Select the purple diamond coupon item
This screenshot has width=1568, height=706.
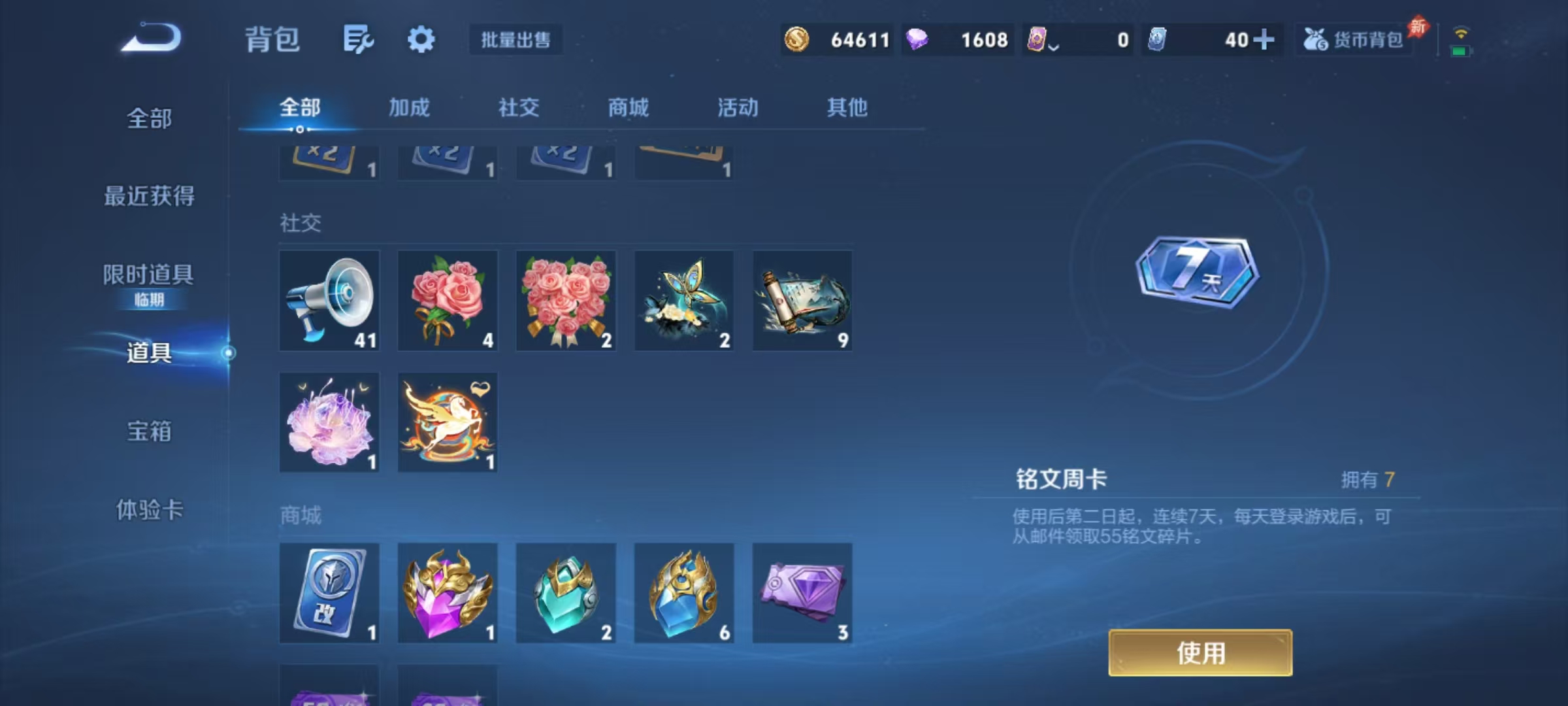pyautogui.click(x=802, y=594)
